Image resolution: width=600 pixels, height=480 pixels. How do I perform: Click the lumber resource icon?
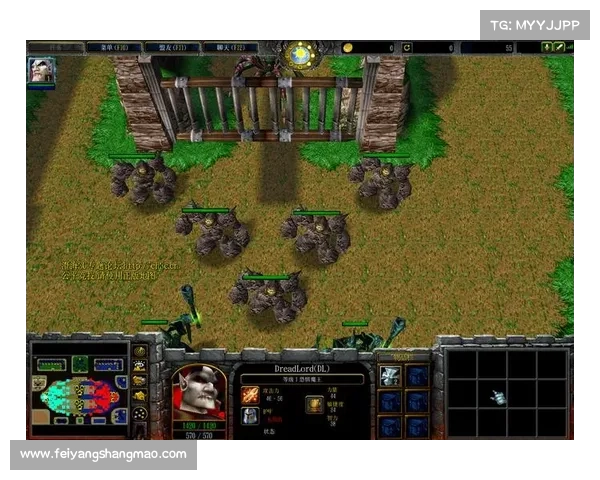[x=407, y=47]
